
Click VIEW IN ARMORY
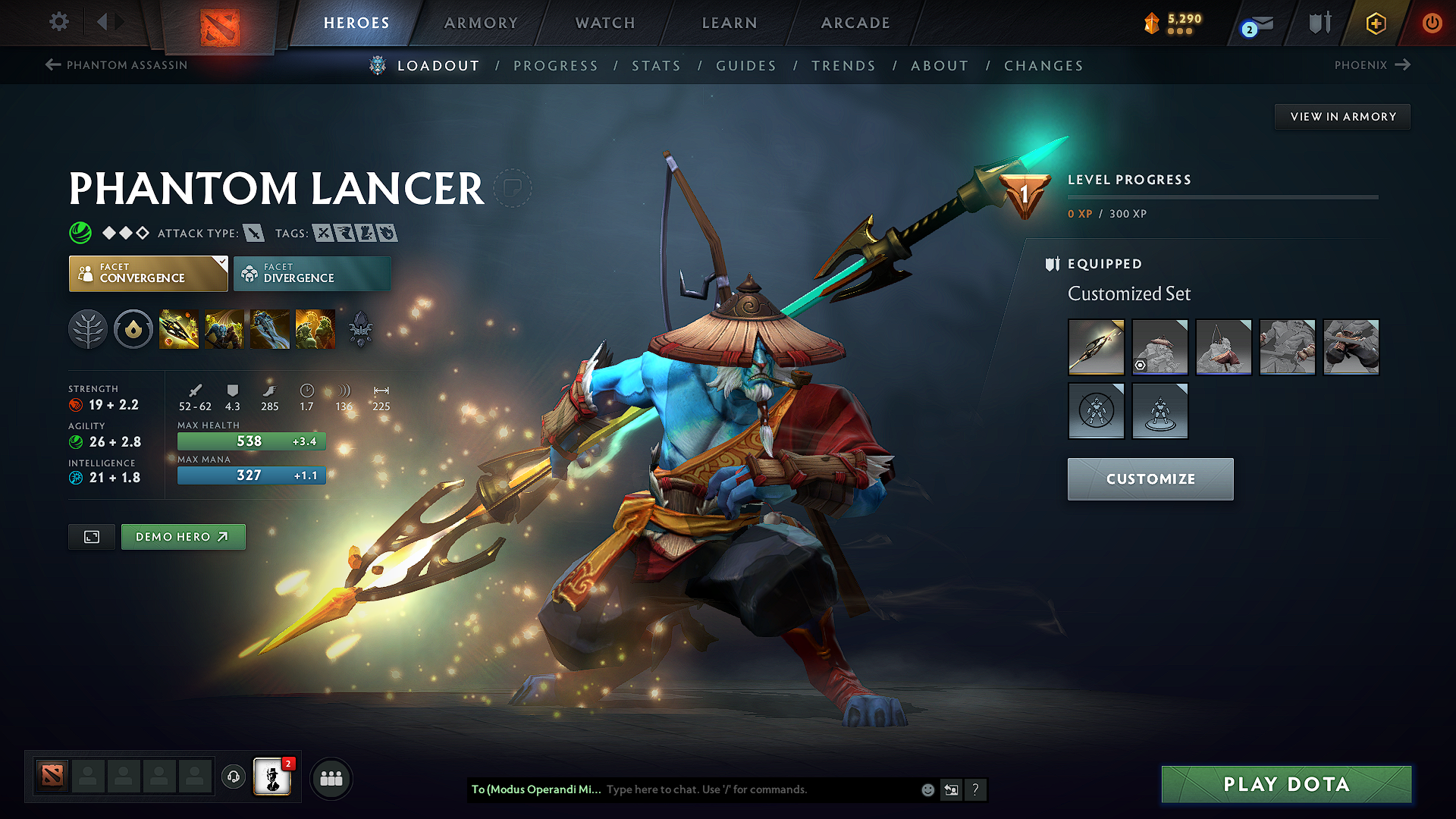coord(1342,116)
